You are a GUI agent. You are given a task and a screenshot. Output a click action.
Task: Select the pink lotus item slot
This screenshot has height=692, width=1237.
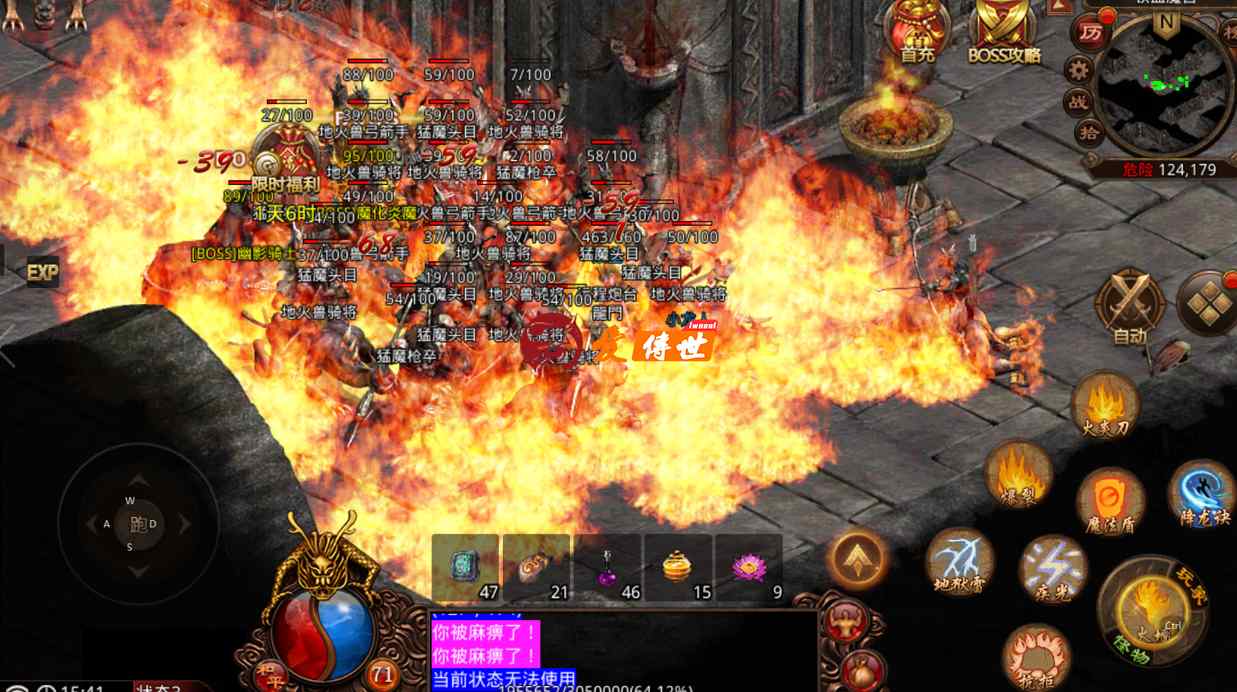tap(749, 568)
